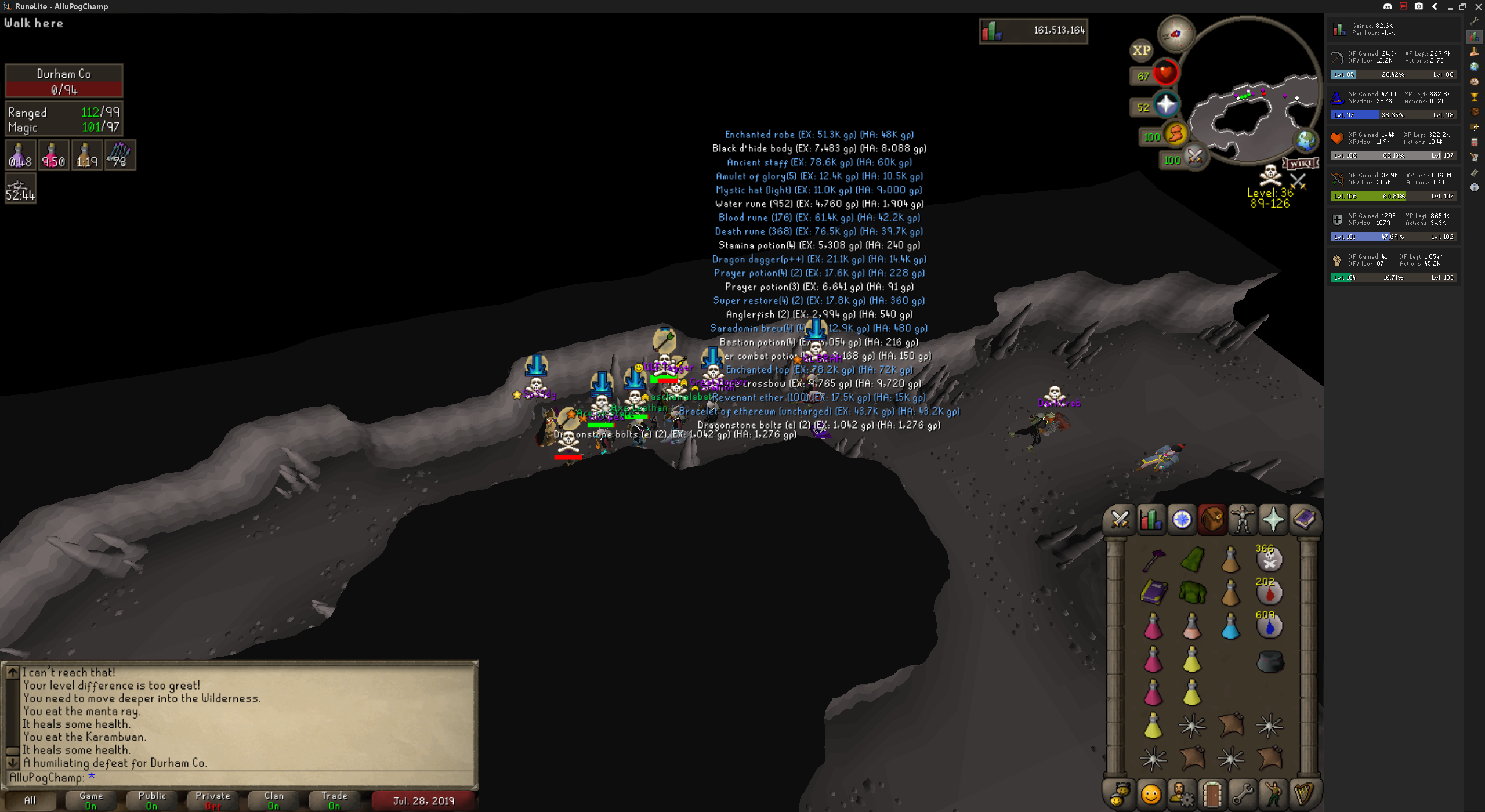This screenshot has width=1485, height=812.
Task: Select the Clan chat filter tab
Action: click(274, 800)
